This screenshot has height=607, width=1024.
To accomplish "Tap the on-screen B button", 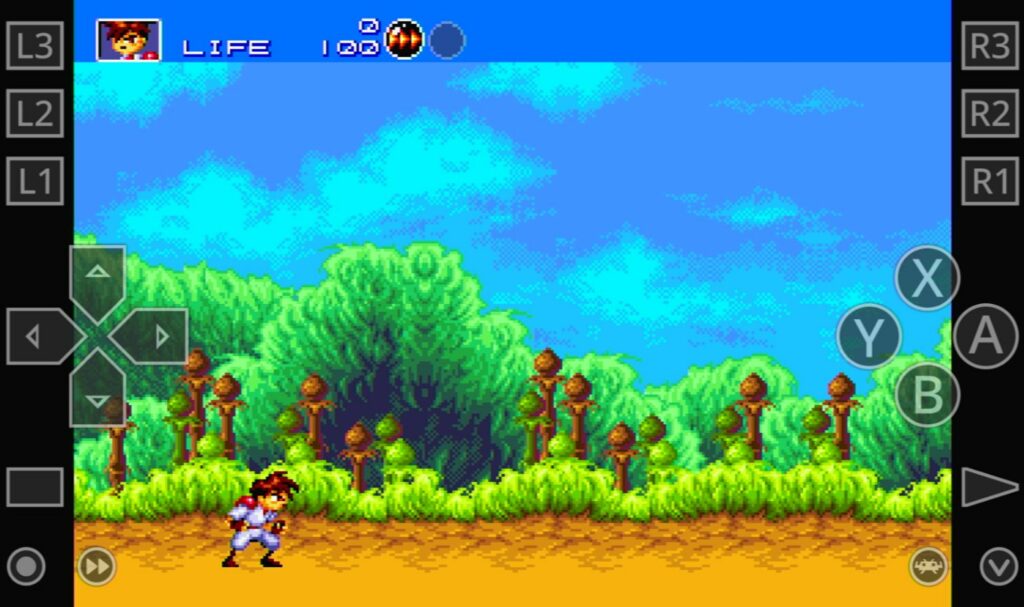I will 927,394.
